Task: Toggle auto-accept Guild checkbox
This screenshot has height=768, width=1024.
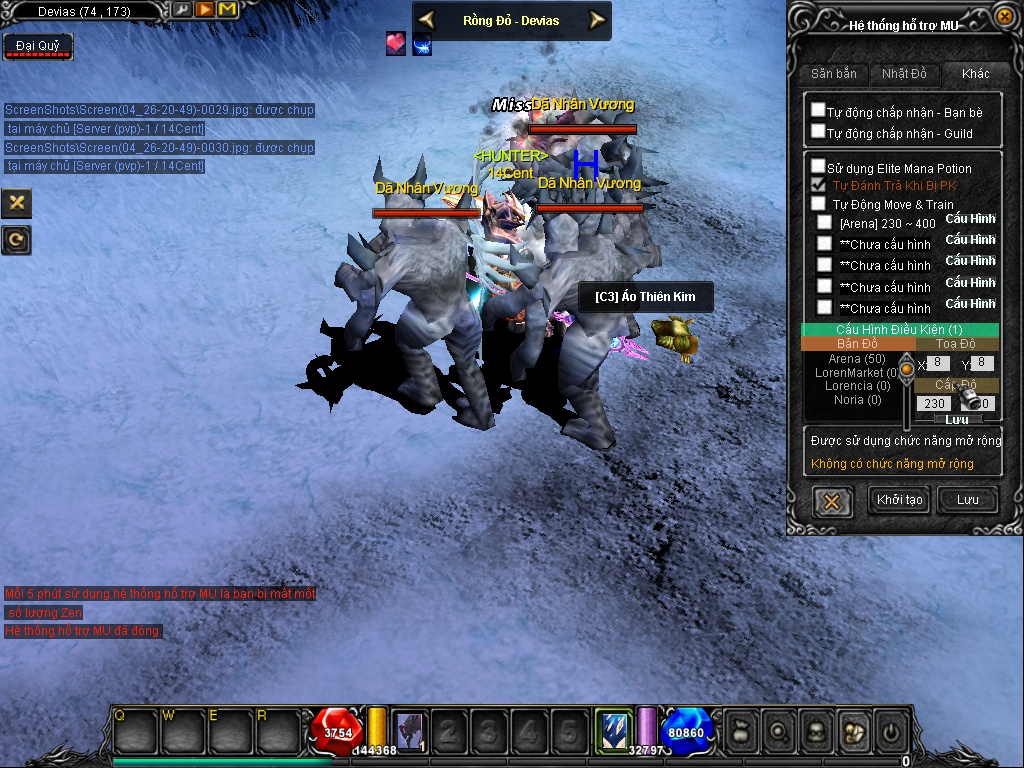Action: [818, 131]
